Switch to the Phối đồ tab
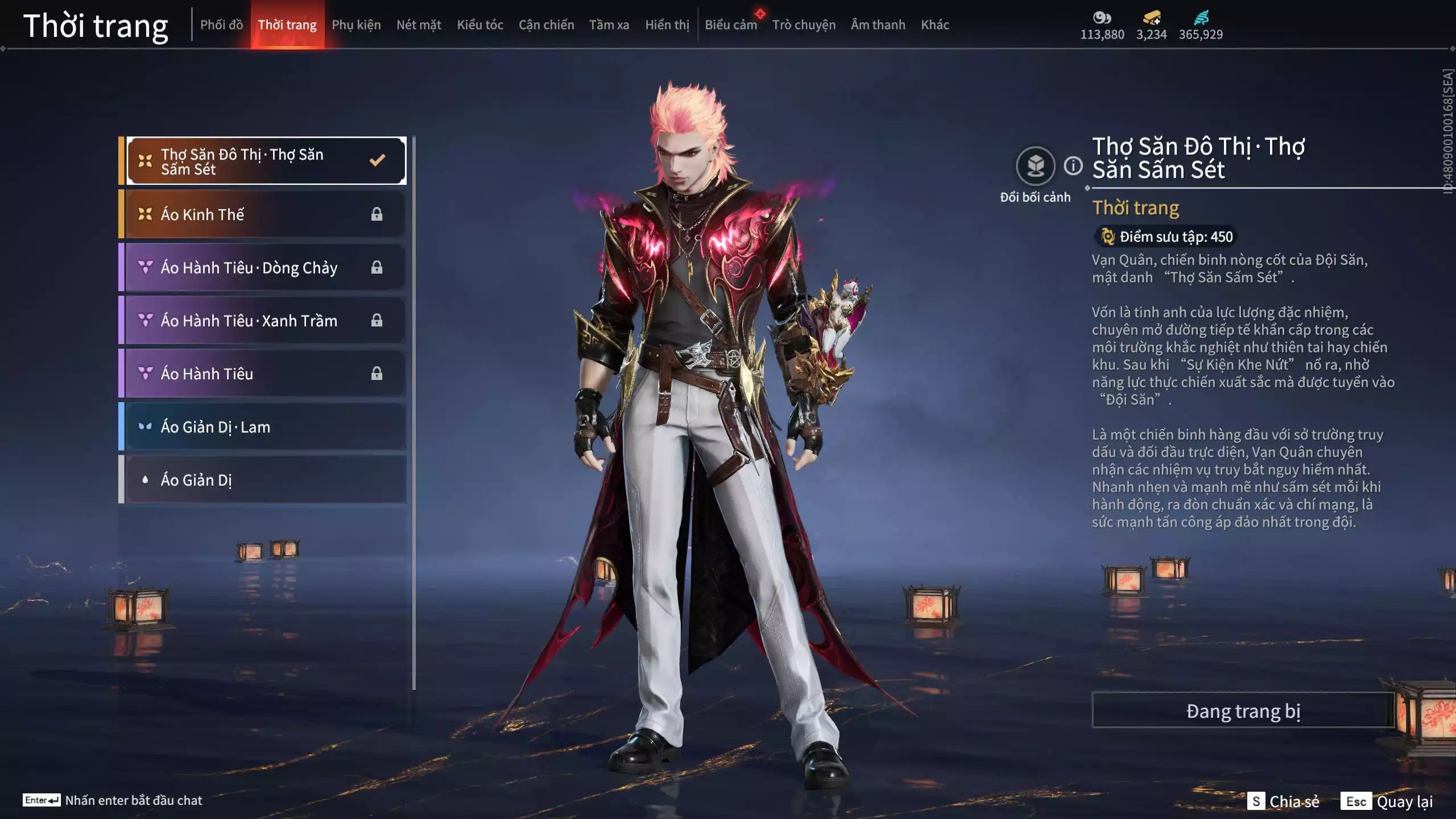The width and height of the screenshot is (1456, 819). pos(221,25)
